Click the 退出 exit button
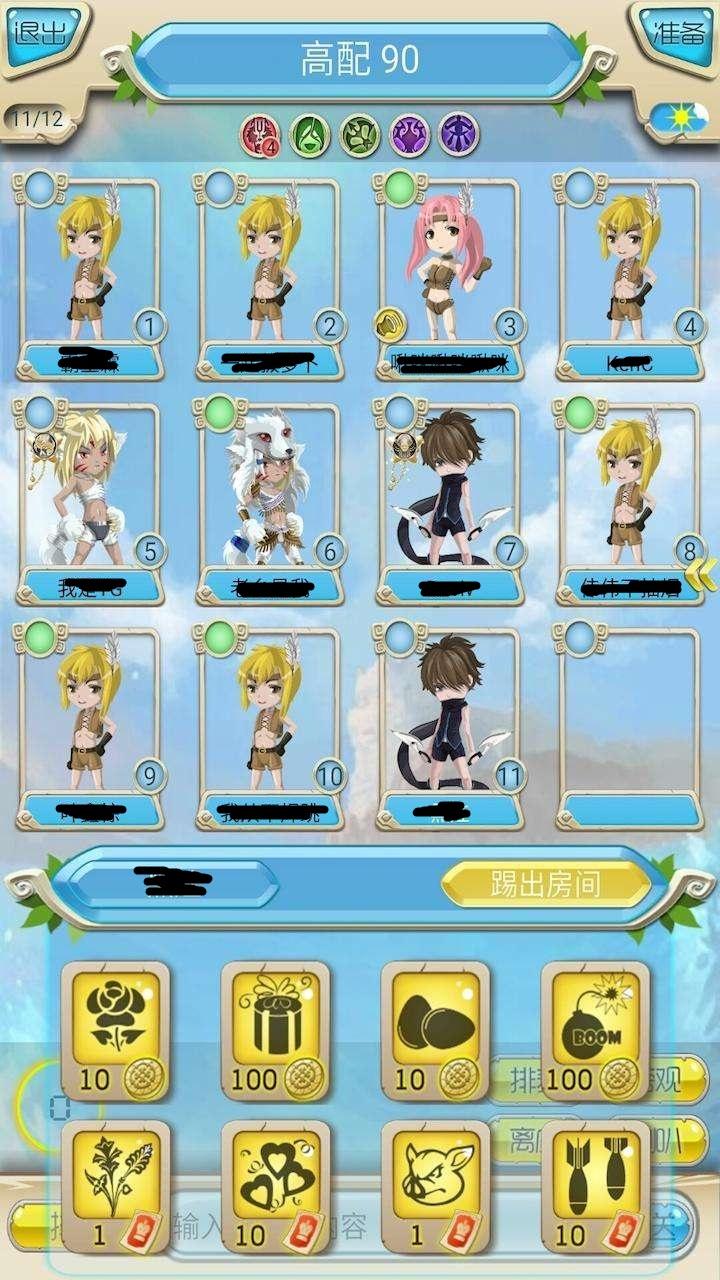Viewport: 720px width, 1280px height. coord(42,33)
